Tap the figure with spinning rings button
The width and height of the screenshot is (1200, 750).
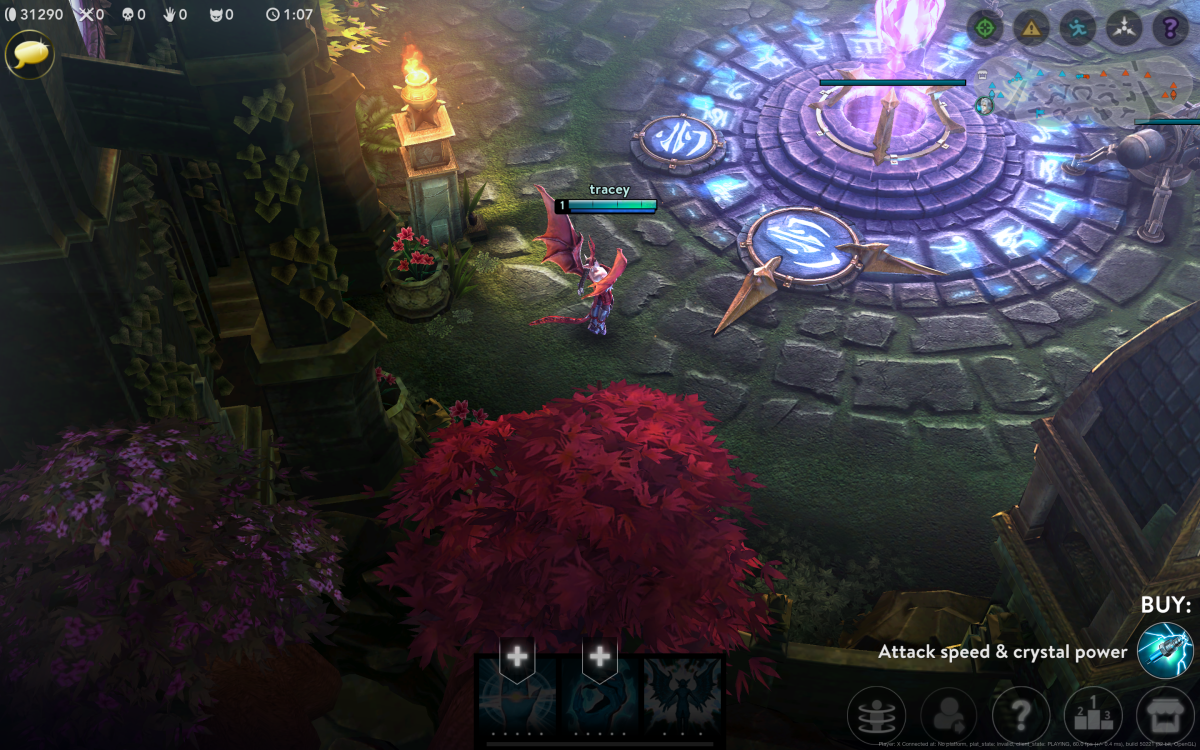(877, 715)
